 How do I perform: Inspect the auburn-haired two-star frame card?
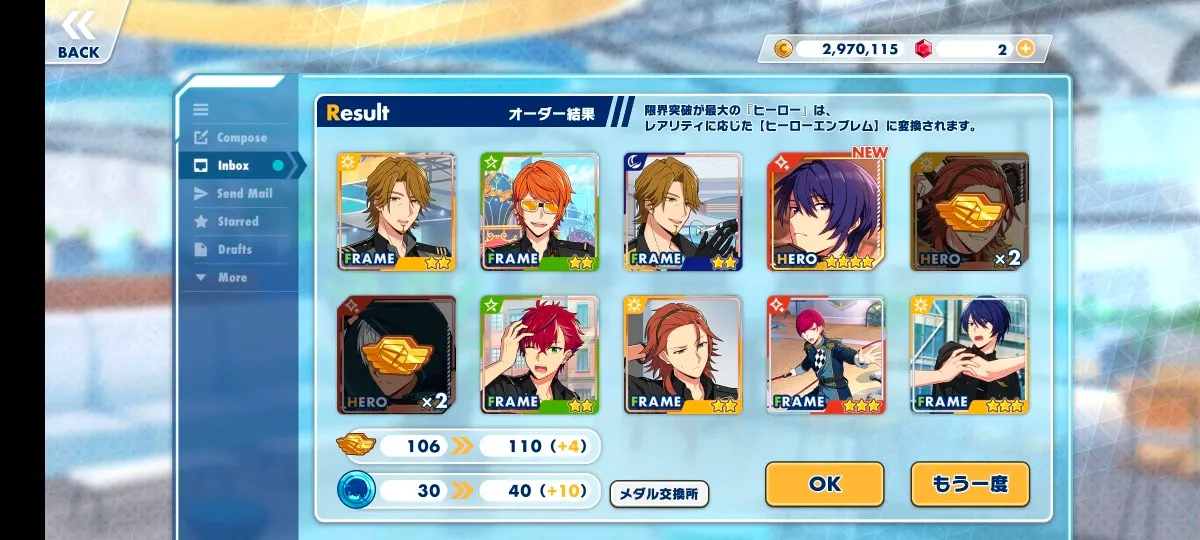click(683, 355)
